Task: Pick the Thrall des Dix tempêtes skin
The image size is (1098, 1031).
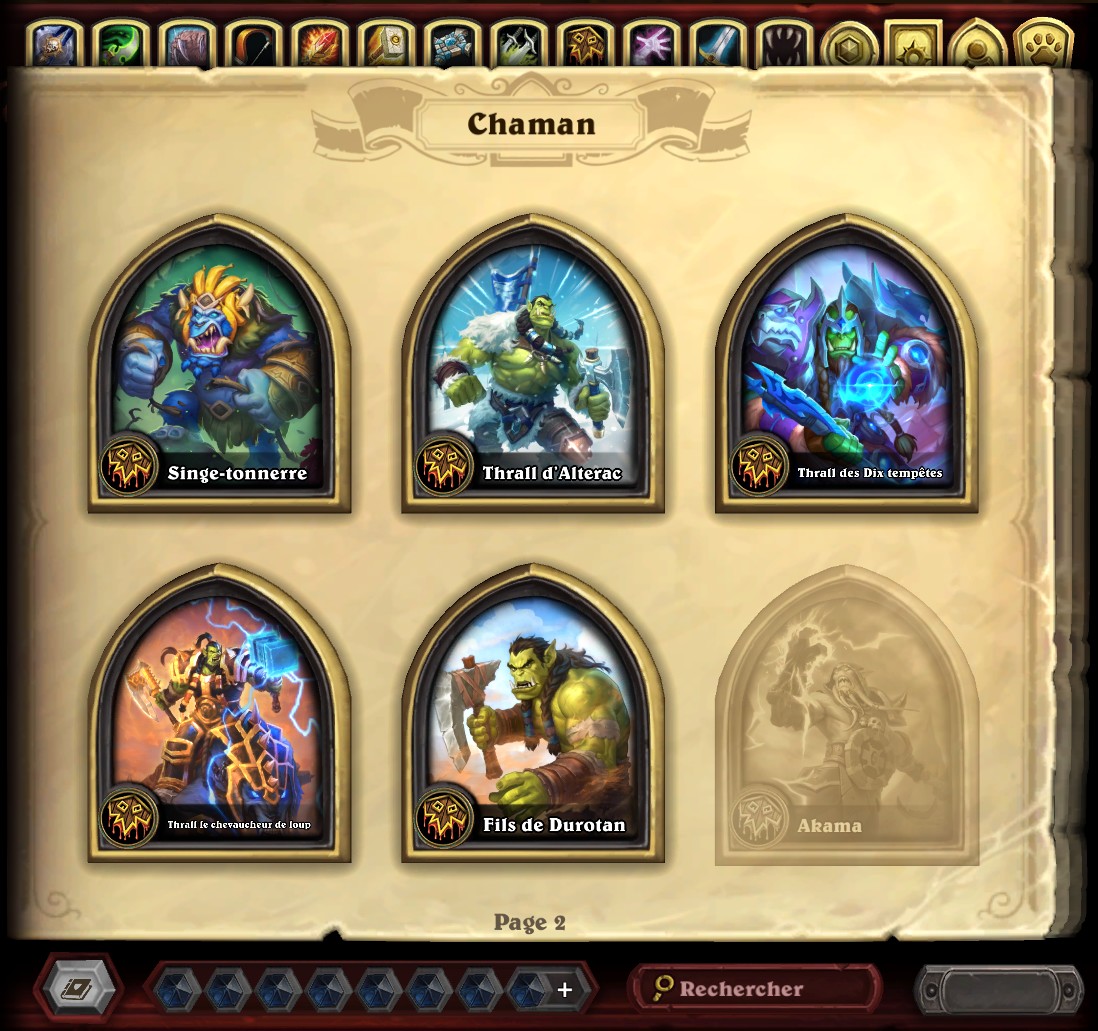Action: pyautogui.click(x=846, y=370)
